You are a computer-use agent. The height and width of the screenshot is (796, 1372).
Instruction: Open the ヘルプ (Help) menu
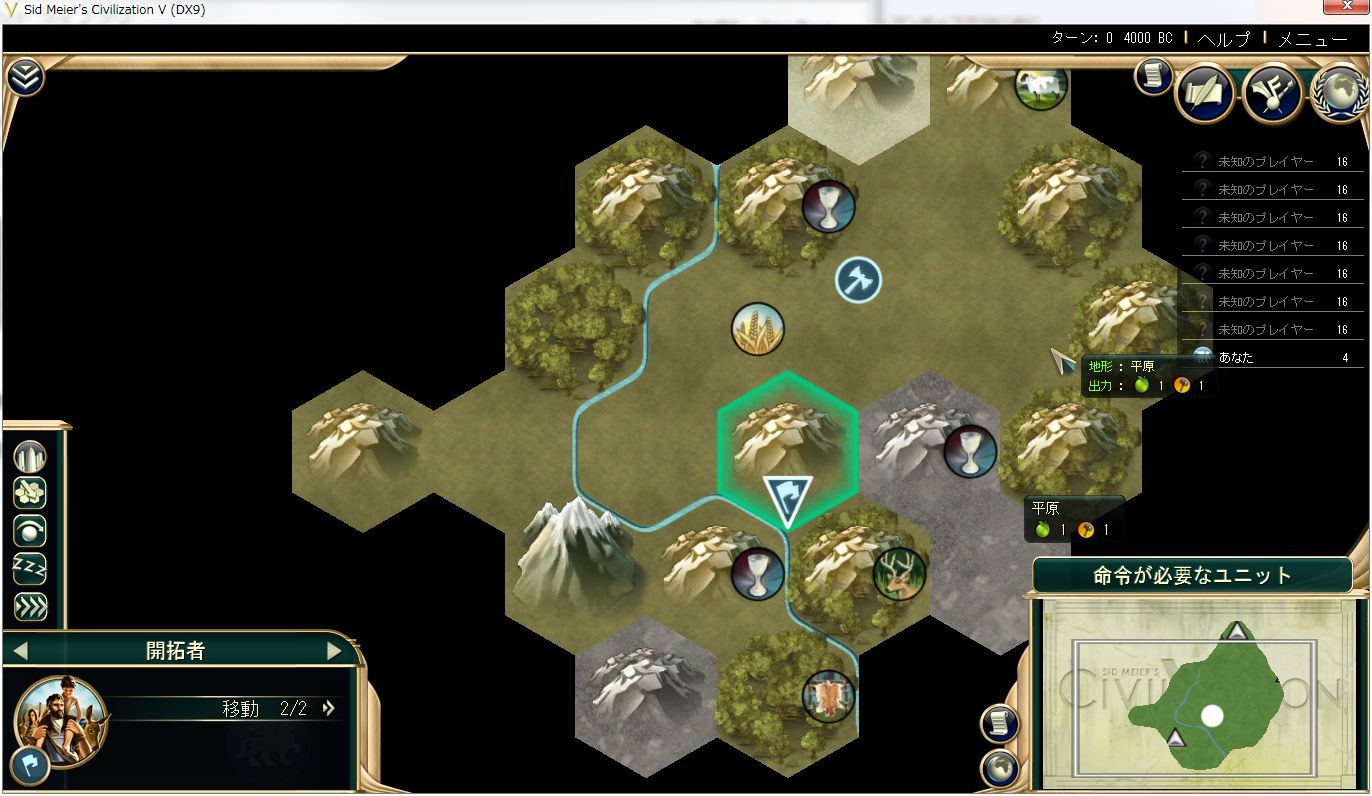pyautogui.click(x=1223, y=39)
